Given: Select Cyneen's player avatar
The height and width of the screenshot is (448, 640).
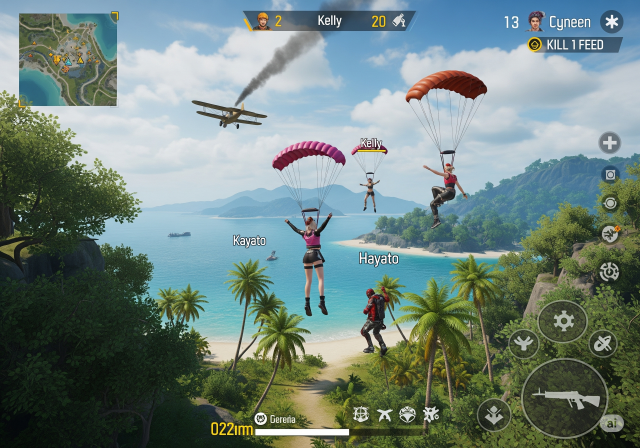Looking at the screenshot, I should click(x=536, y=22).
